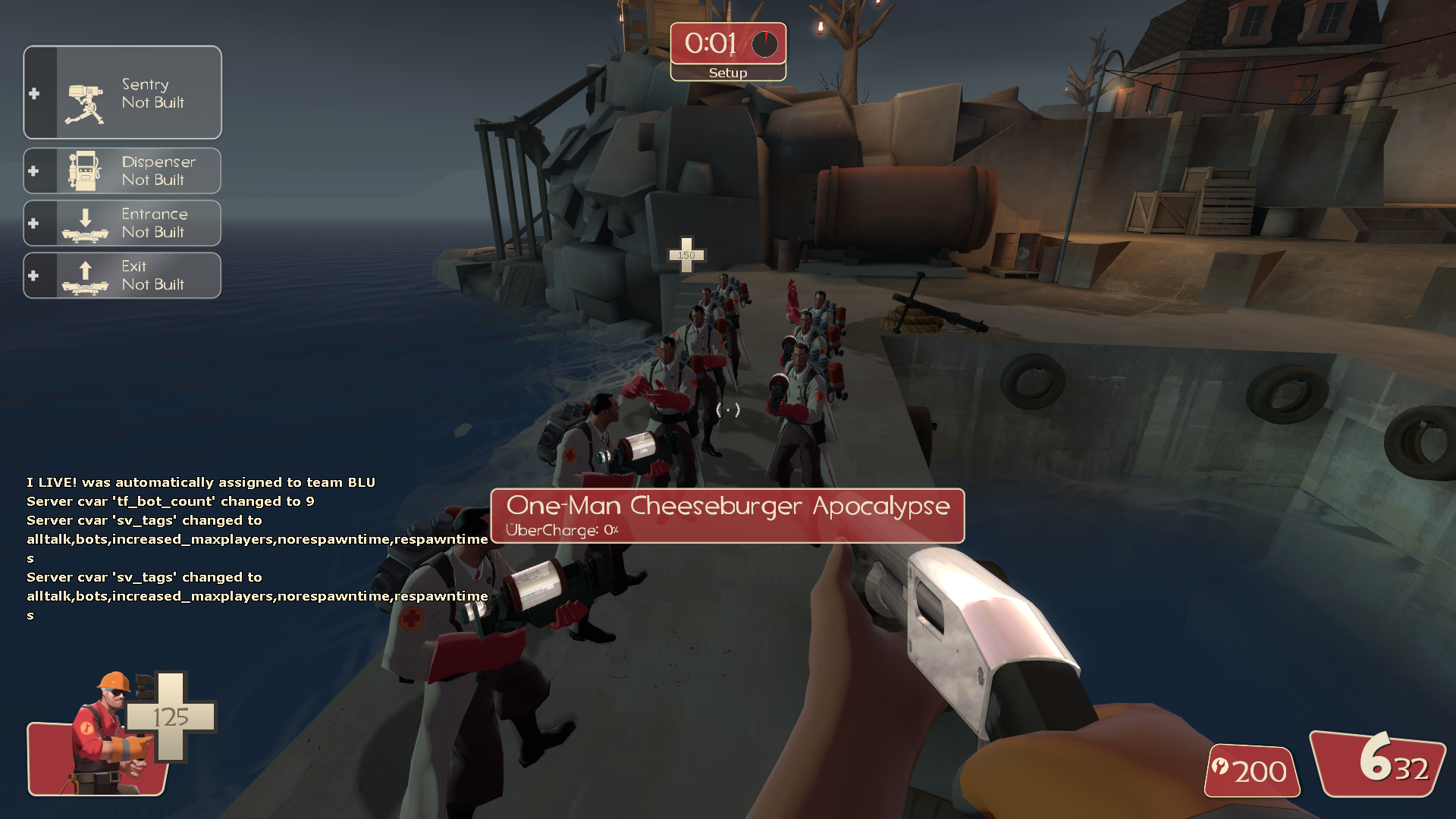
Task: Click the Teleporter Exit icon
Action: point(87,275)
